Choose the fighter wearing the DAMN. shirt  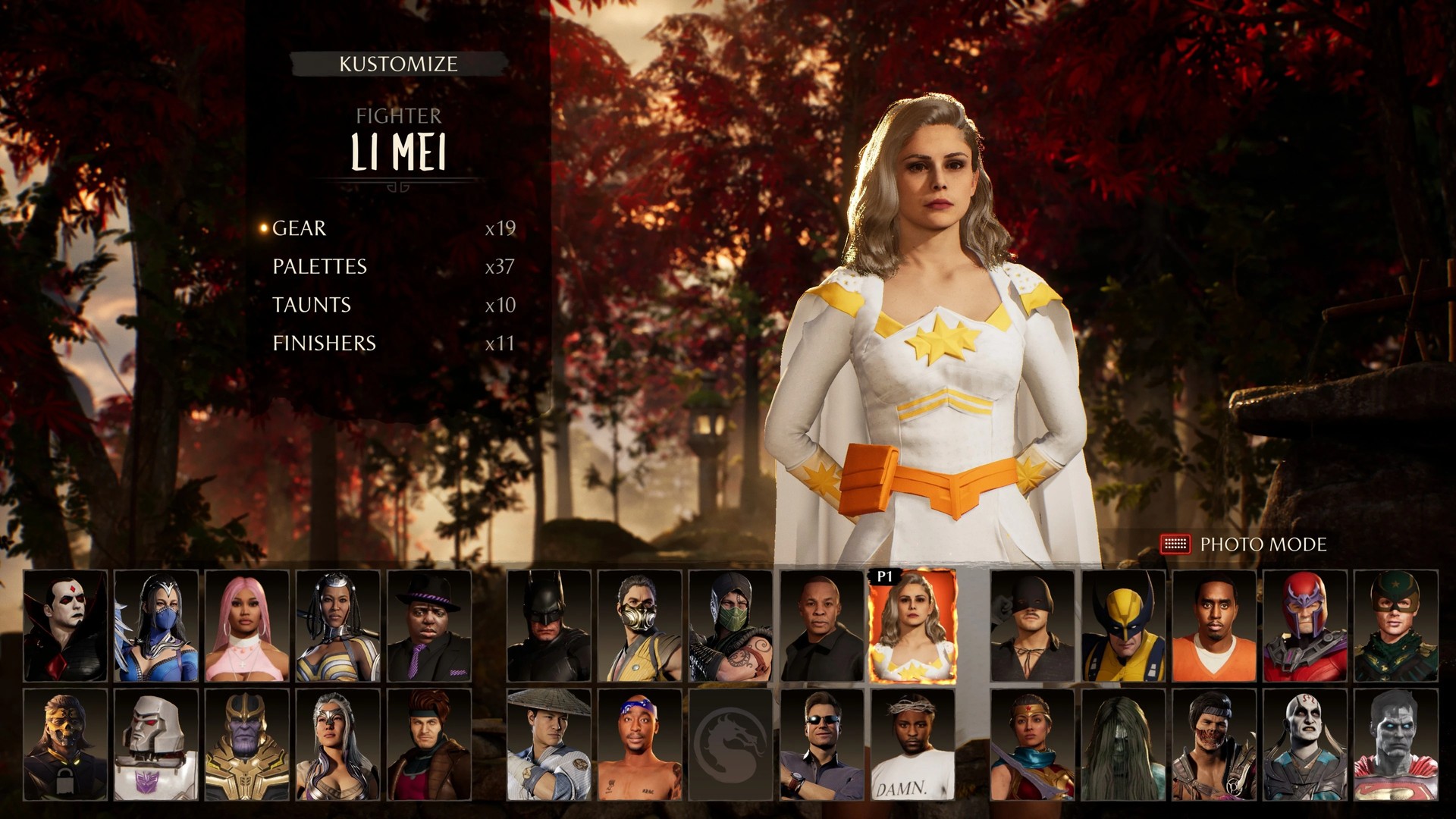pyautogui.click(x=912, y=745)
